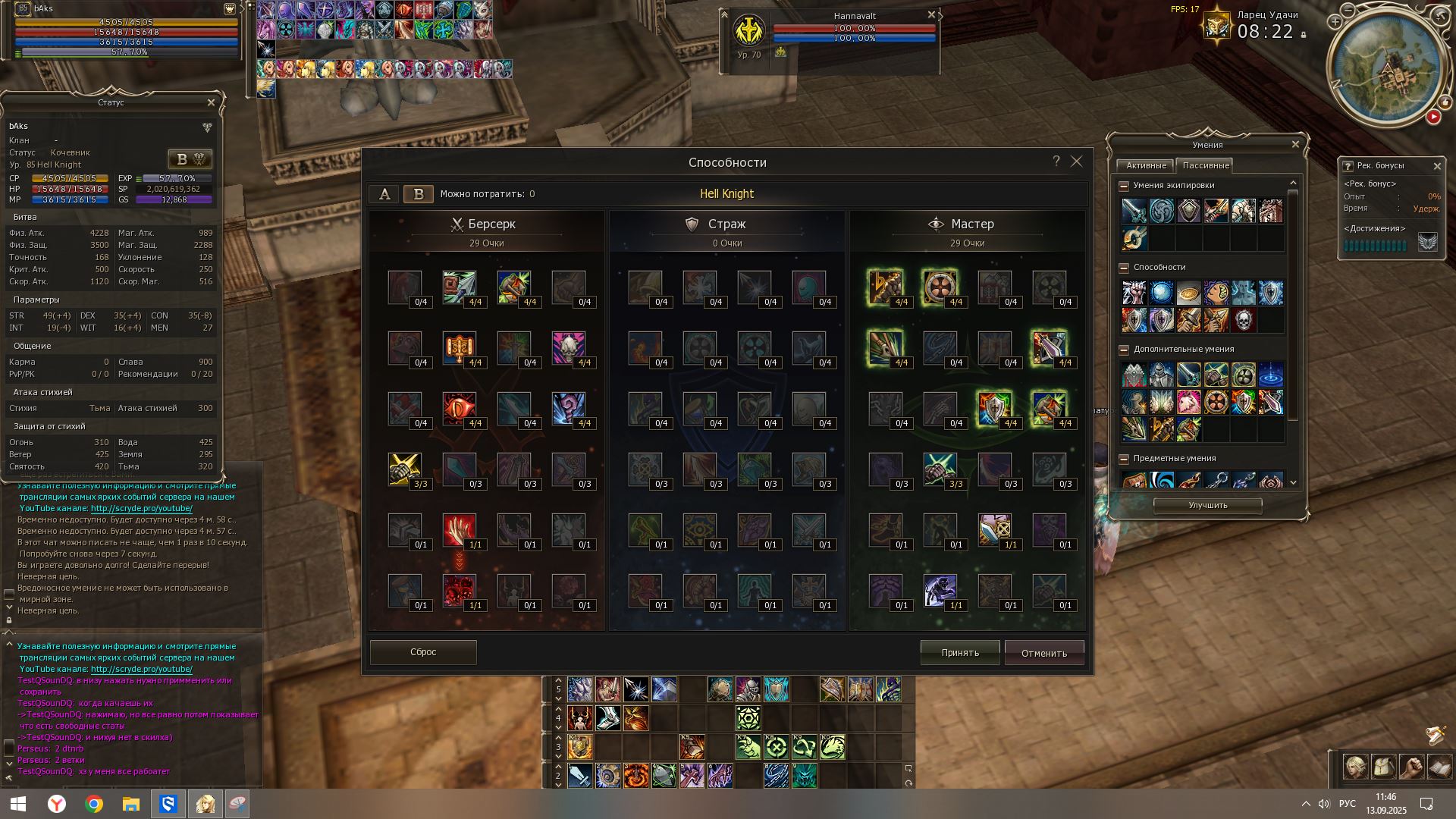Open Google Chrome from the taskbar
Screen dimensions: 1456x819
(x=94, y=804)
